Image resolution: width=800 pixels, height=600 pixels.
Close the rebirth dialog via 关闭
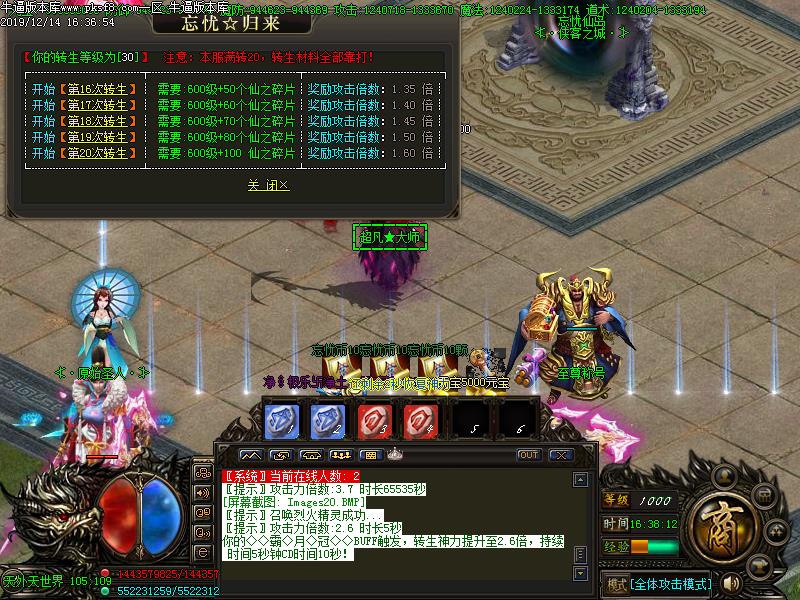pos(268,185)
